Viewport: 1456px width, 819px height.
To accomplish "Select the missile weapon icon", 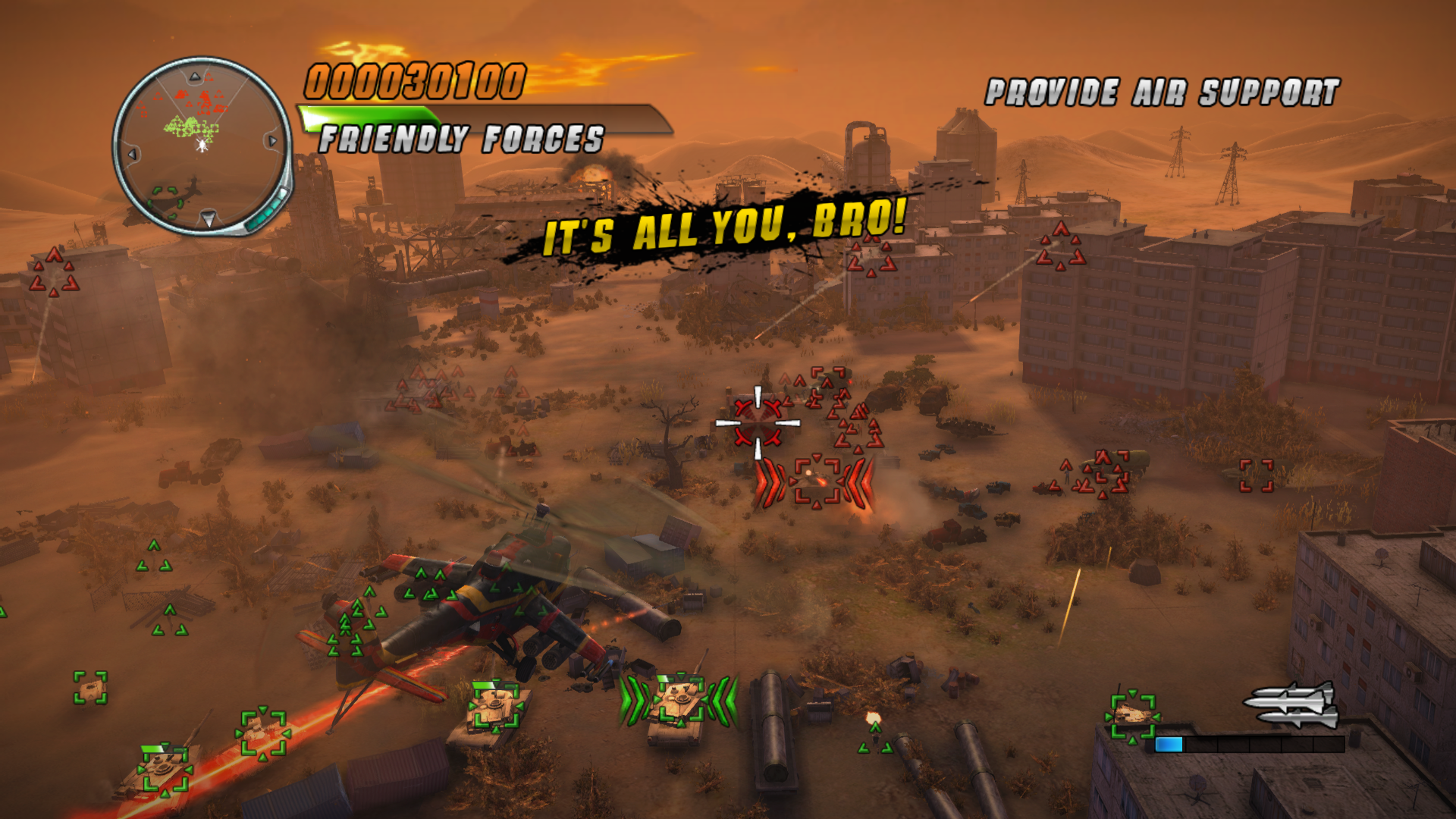I will (1291, 705).
